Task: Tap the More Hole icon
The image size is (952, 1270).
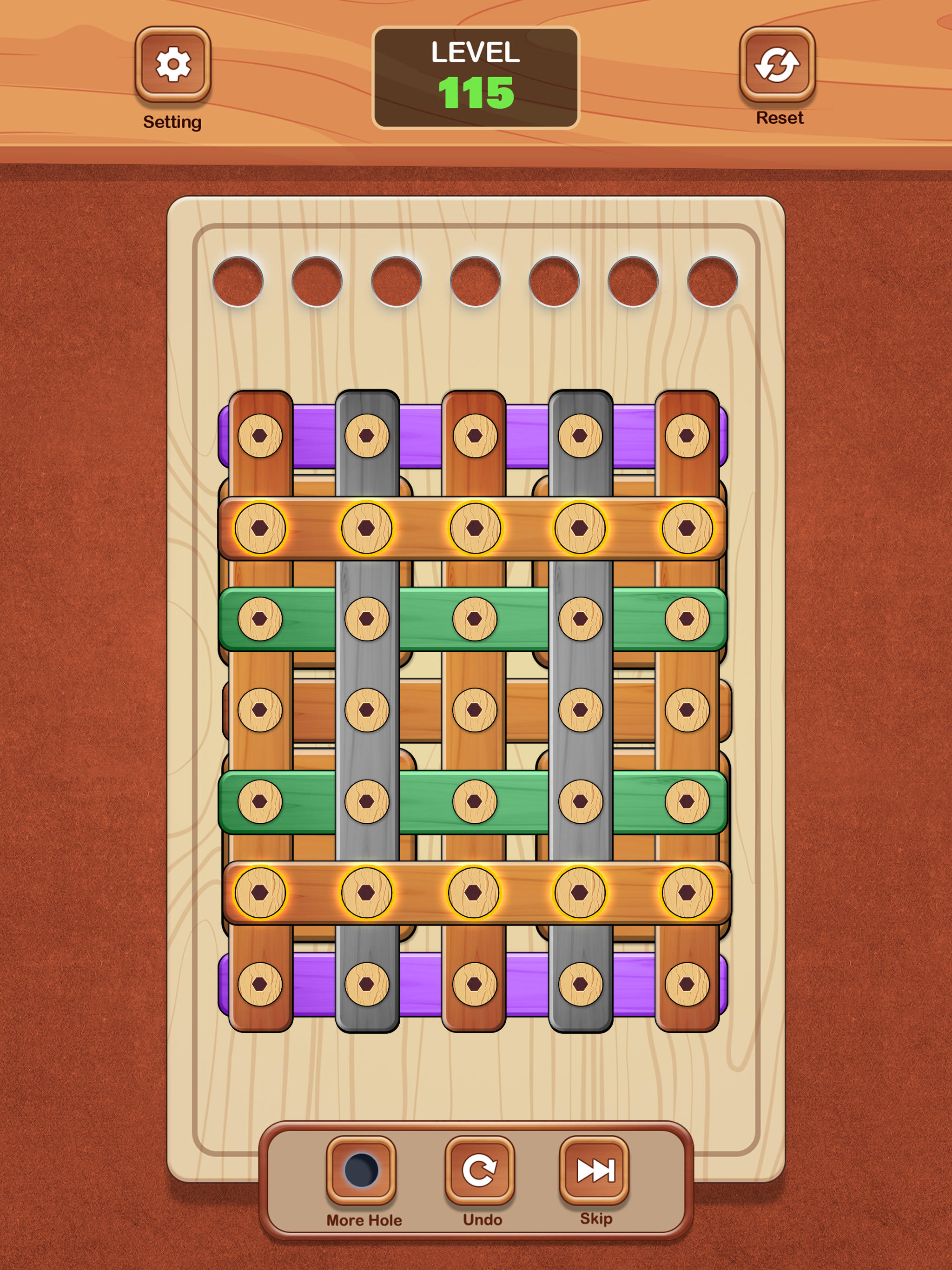Action: click(363, 1173)
